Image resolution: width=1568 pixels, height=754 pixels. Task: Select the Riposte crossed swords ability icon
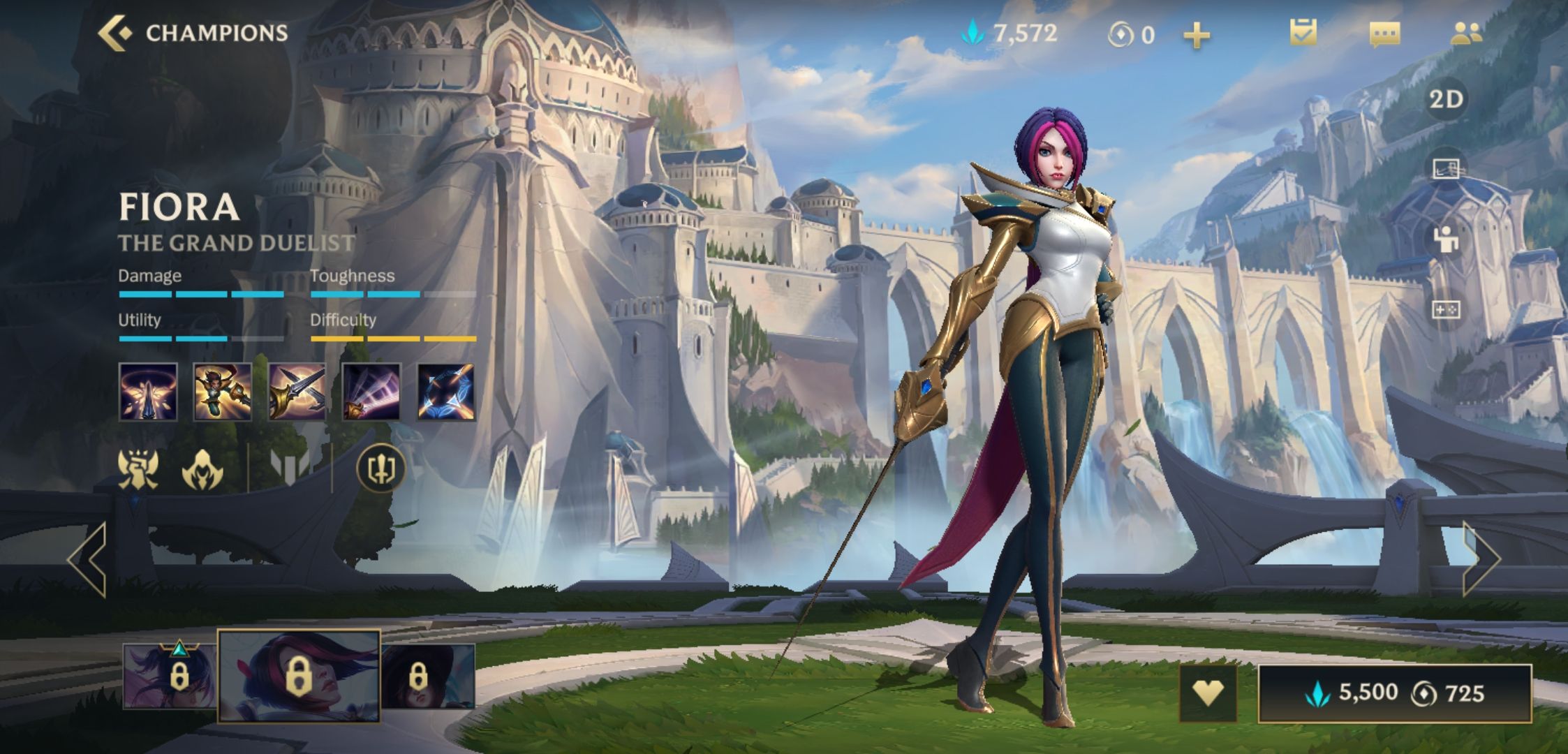[x=297, y=392]
